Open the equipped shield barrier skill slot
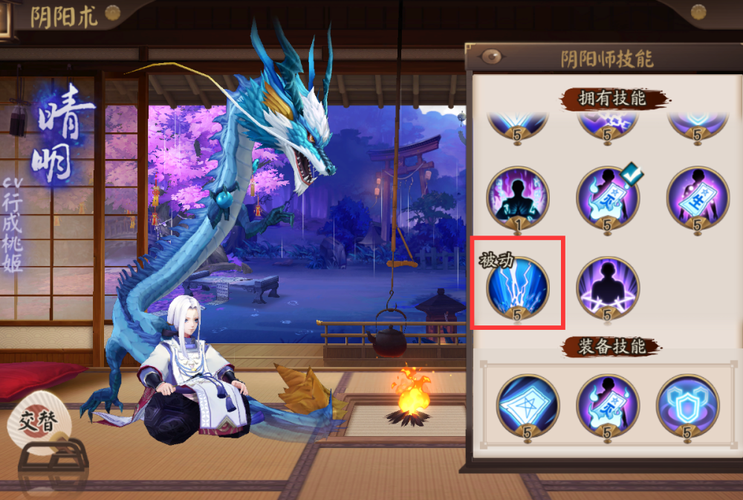743x500 pixels. click(687, 405)
